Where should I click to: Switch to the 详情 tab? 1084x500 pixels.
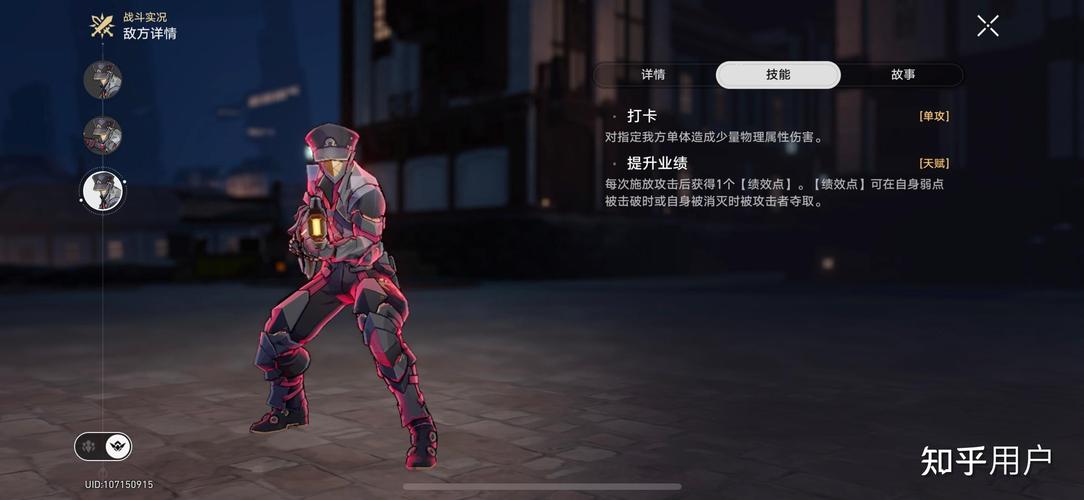[x=653, y=75]
